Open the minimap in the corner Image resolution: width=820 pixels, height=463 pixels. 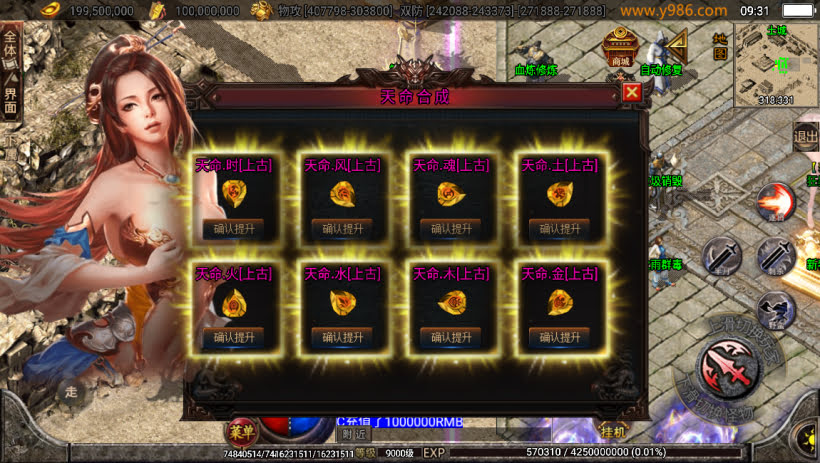point(776,64)
